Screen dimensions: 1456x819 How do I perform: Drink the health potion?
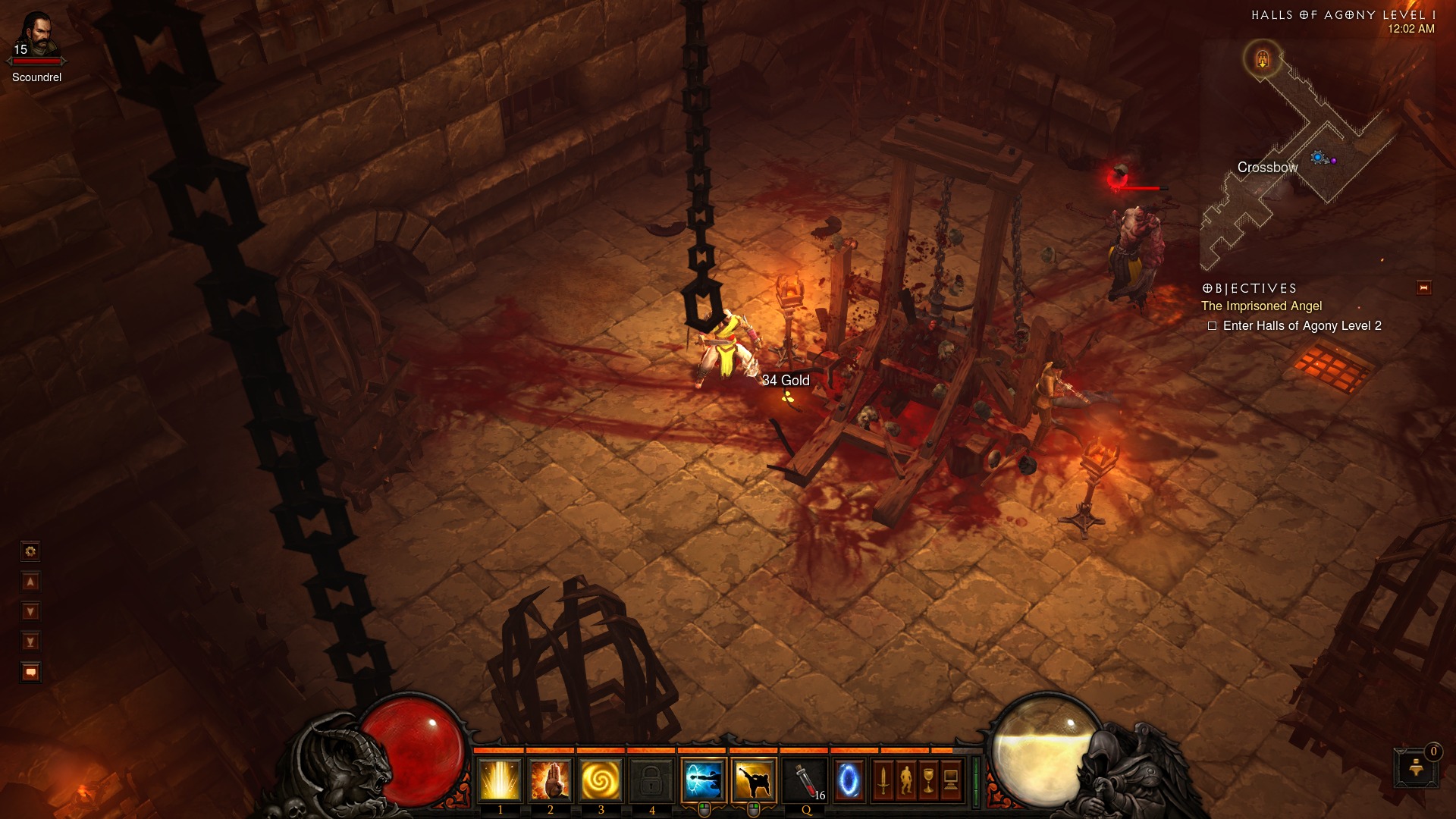(x=806, y=780)
